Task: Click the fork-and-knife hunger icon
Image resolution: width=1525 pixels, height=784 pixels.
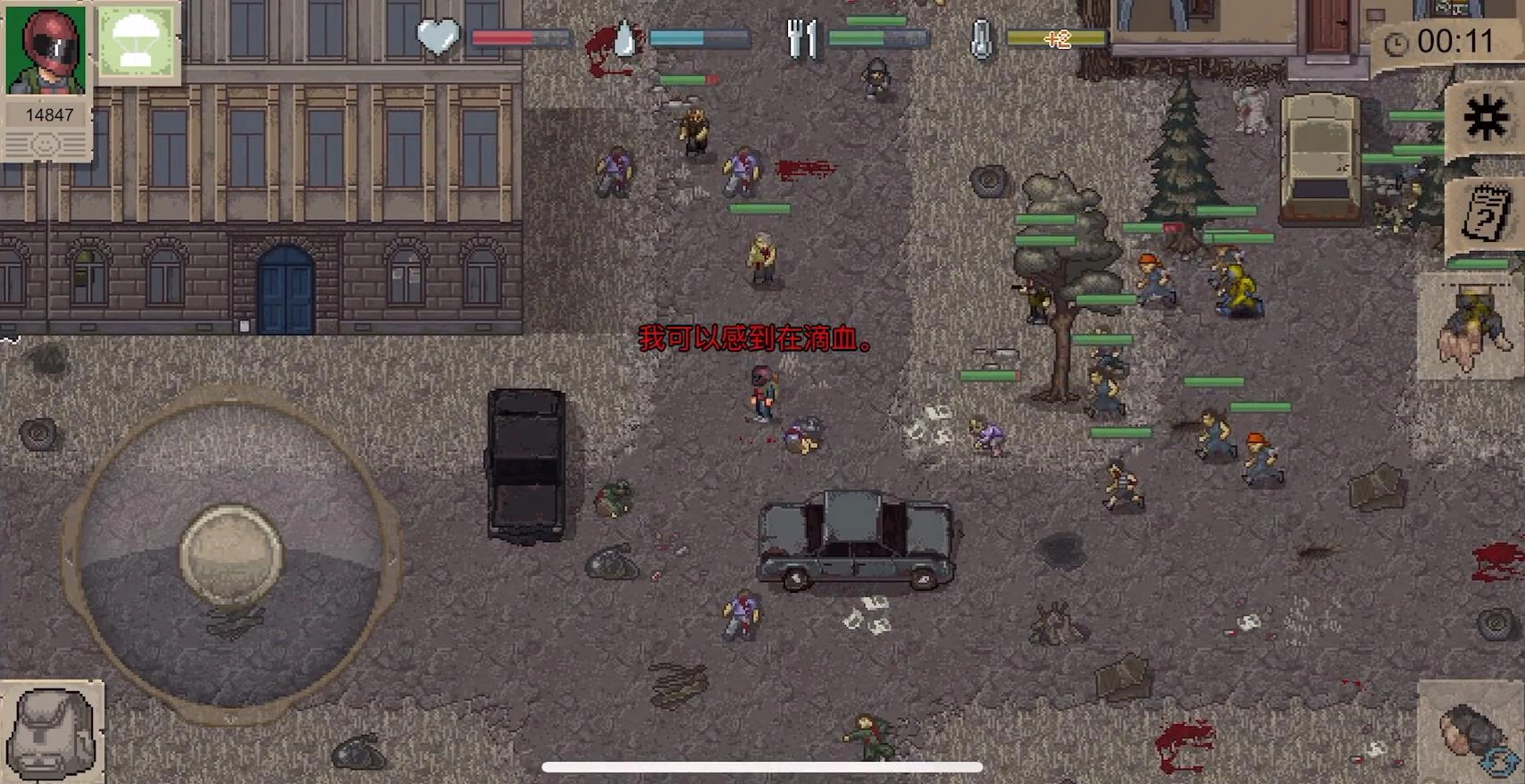Action: tap(803, 38)
